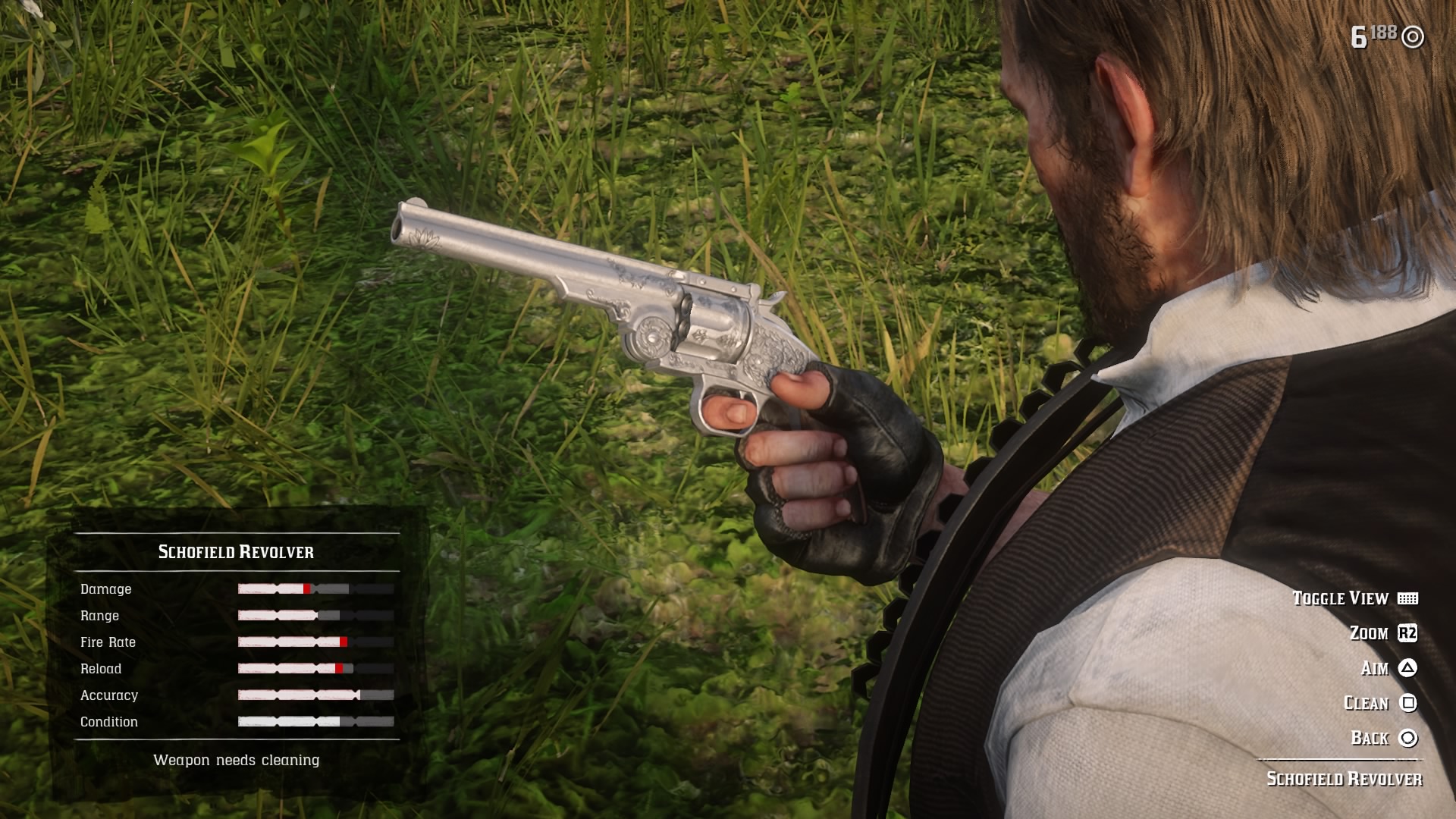Click Back to exit weapon inspection
Screen dimensions: 1456x819
tap(1373, 736)
